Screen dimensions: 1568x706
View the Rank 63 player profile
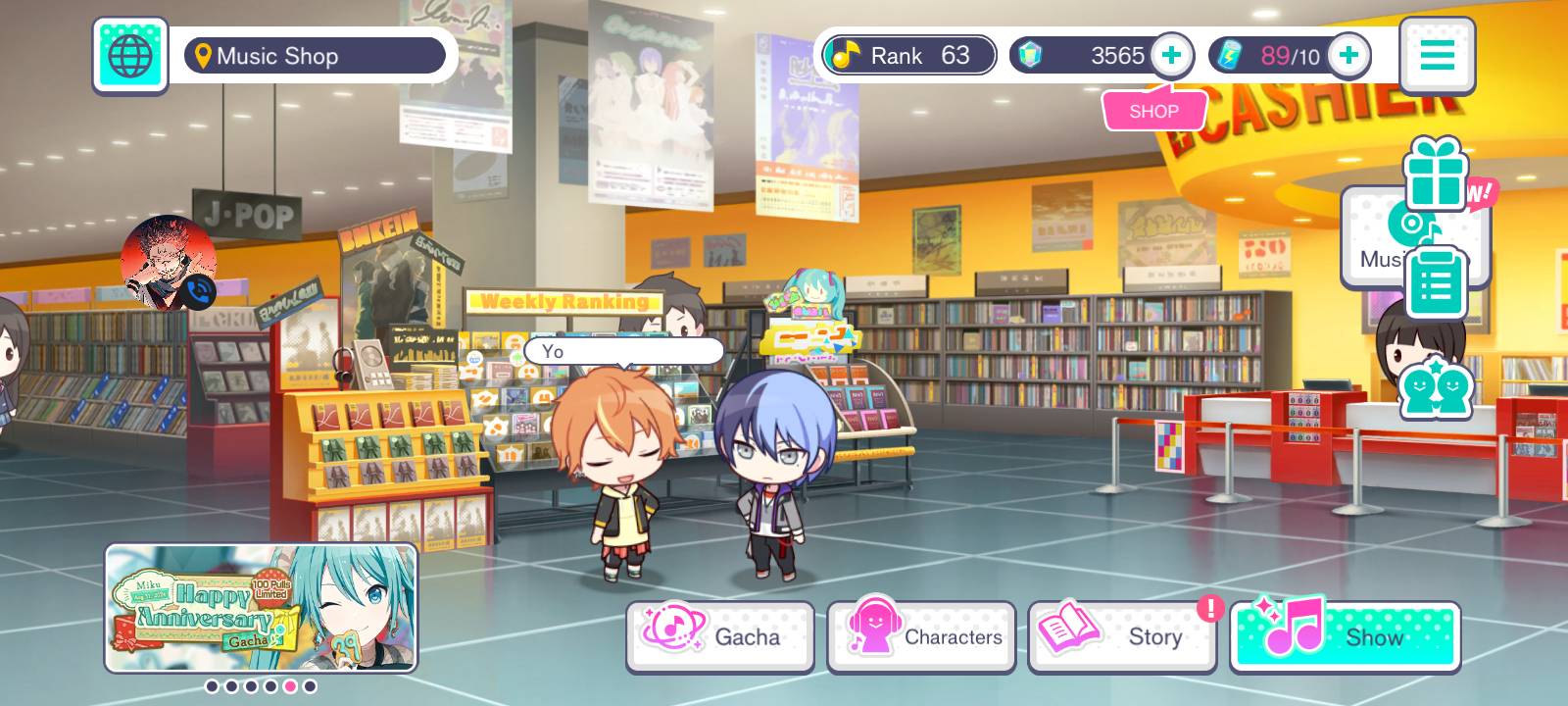[908, 56]
